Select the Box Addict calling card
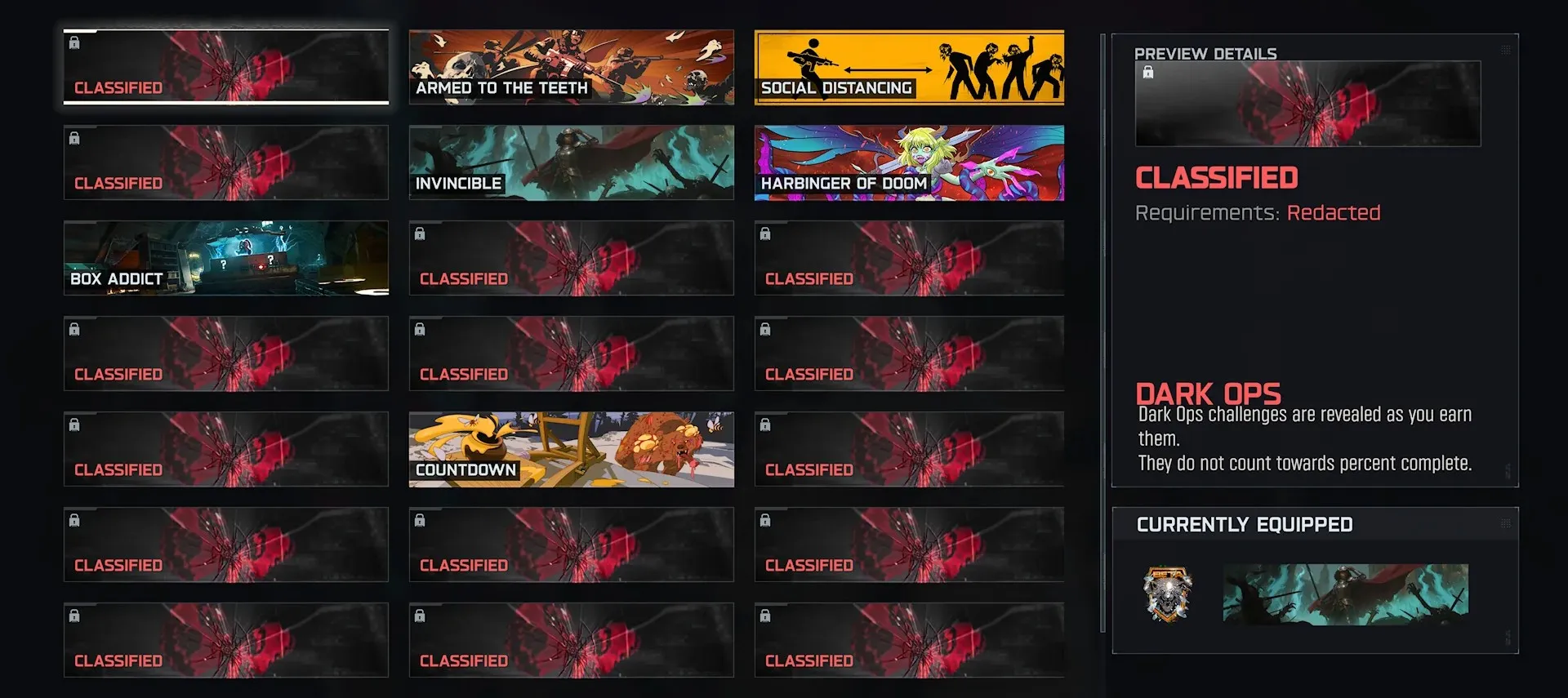The height and width of the screenshot is (698, 1568). (225, 258)
